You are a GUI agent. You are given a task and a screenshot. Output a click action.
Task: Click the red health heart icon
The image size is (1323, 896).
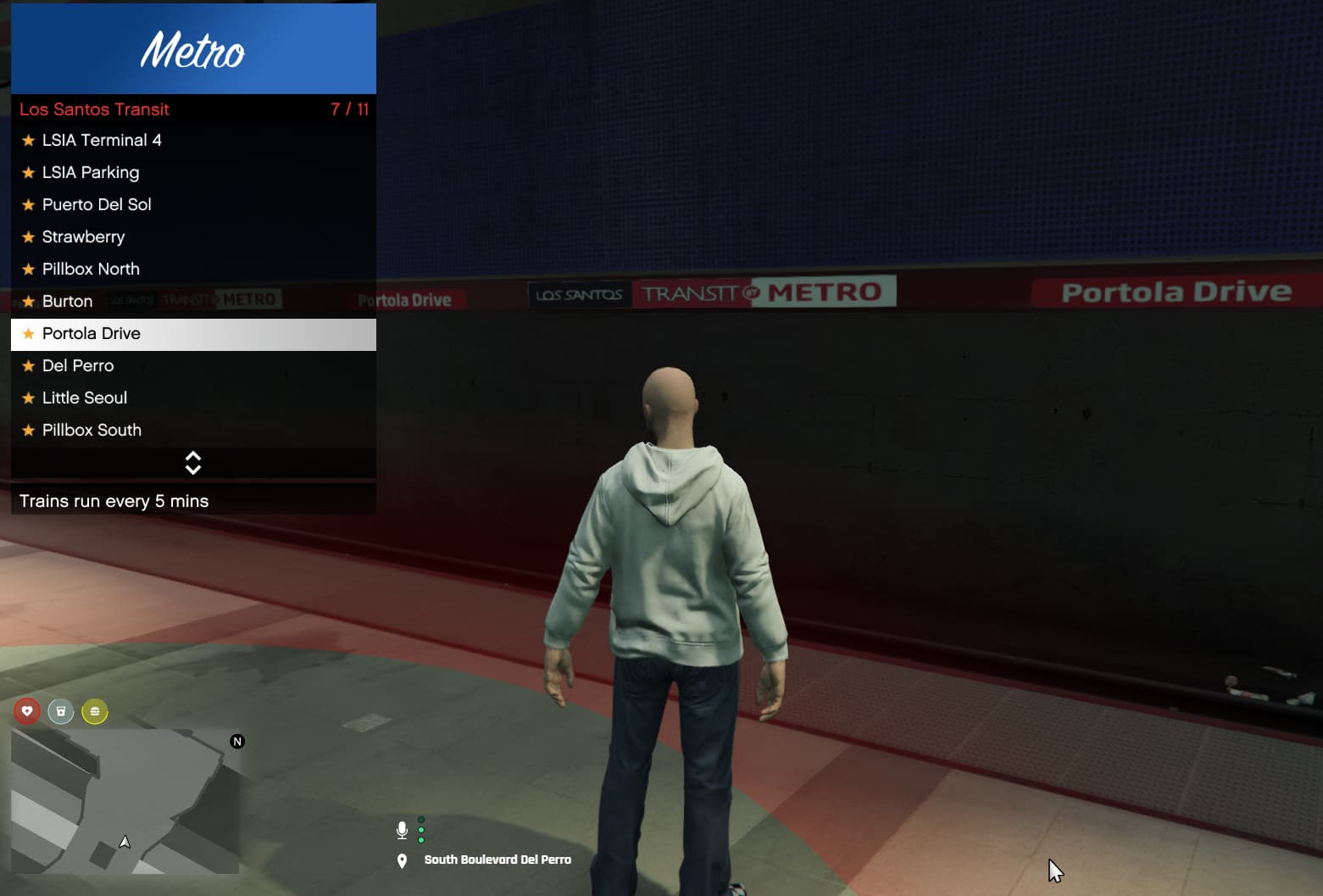(x=26, y=712)
